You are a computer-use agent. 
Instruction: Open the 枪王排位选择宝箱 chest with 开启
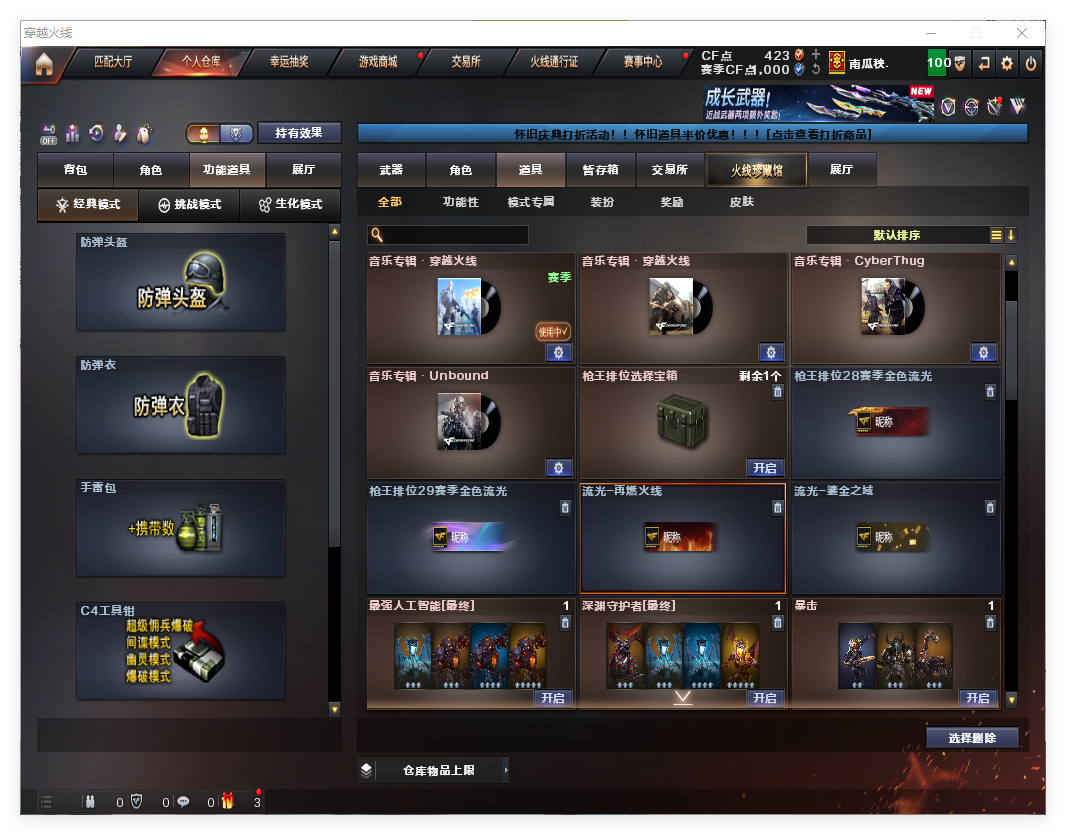(x=765, y=468)
